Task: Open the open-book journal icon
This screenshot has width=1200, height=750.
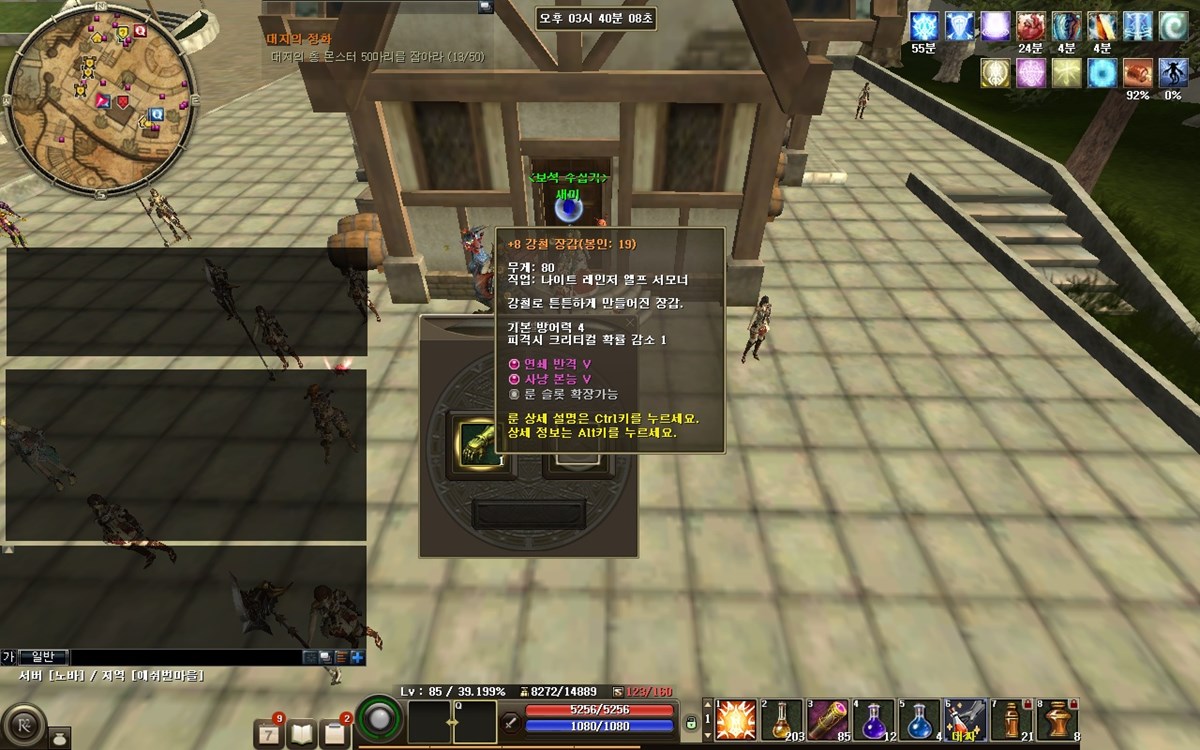Action: pos(301,734)
